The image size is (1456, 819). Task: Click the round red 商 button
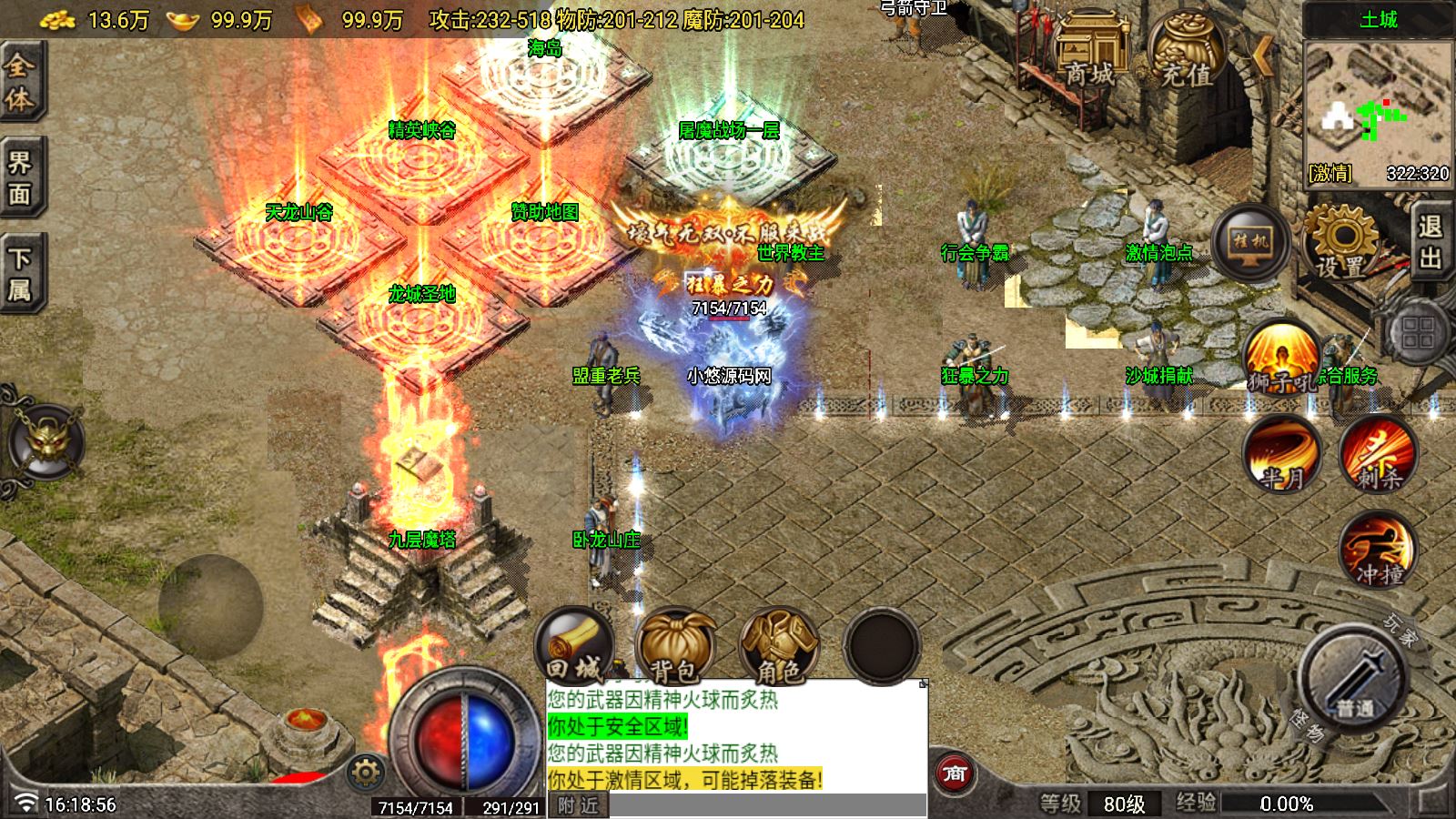point(954,773)
